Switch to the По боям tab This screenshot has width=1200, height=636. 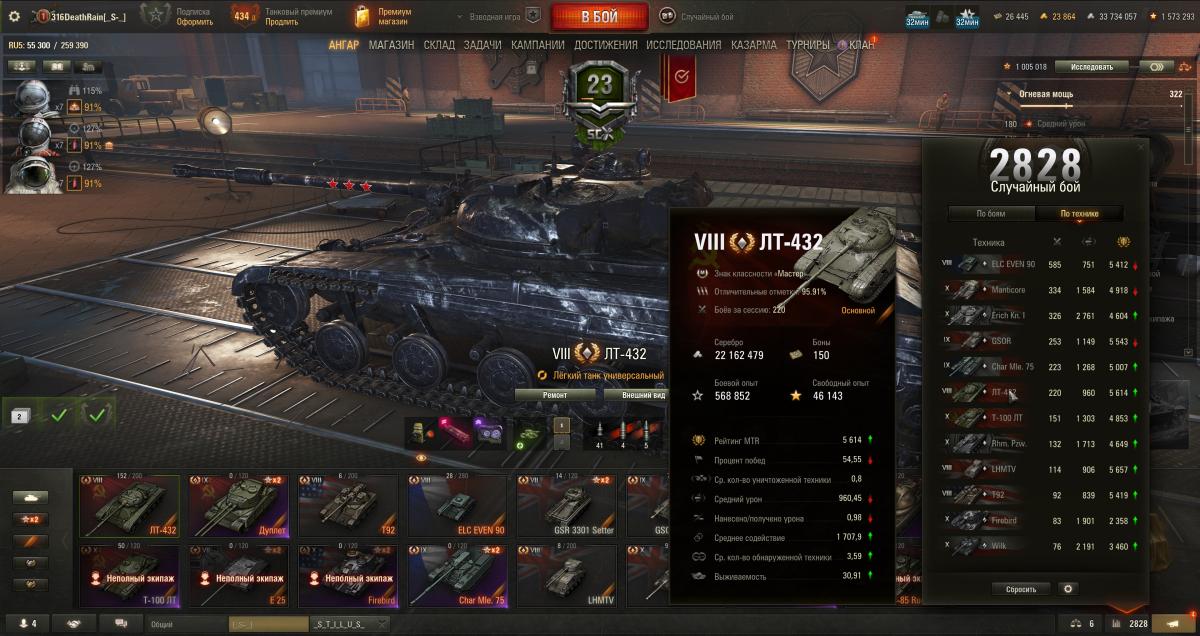pyautogui.click(x=990, y=213)
